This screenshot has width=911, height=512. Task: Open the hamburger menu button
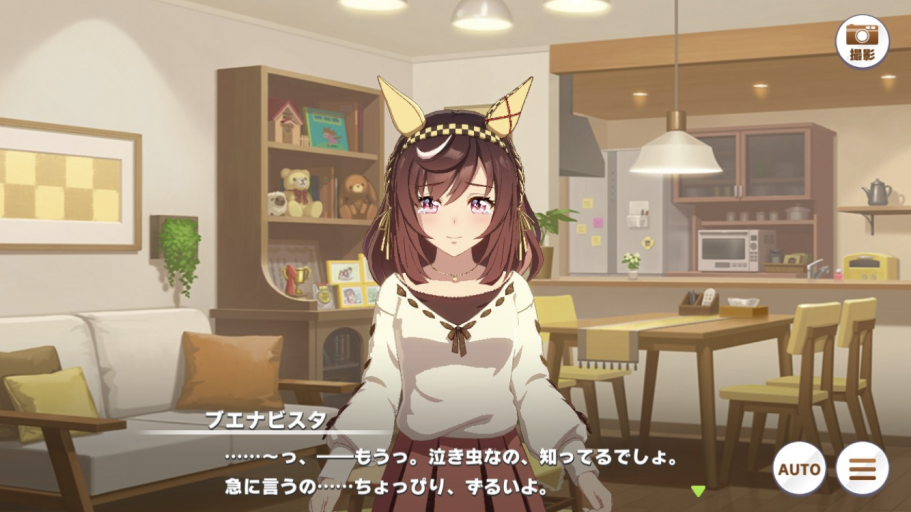coord(862,467)
